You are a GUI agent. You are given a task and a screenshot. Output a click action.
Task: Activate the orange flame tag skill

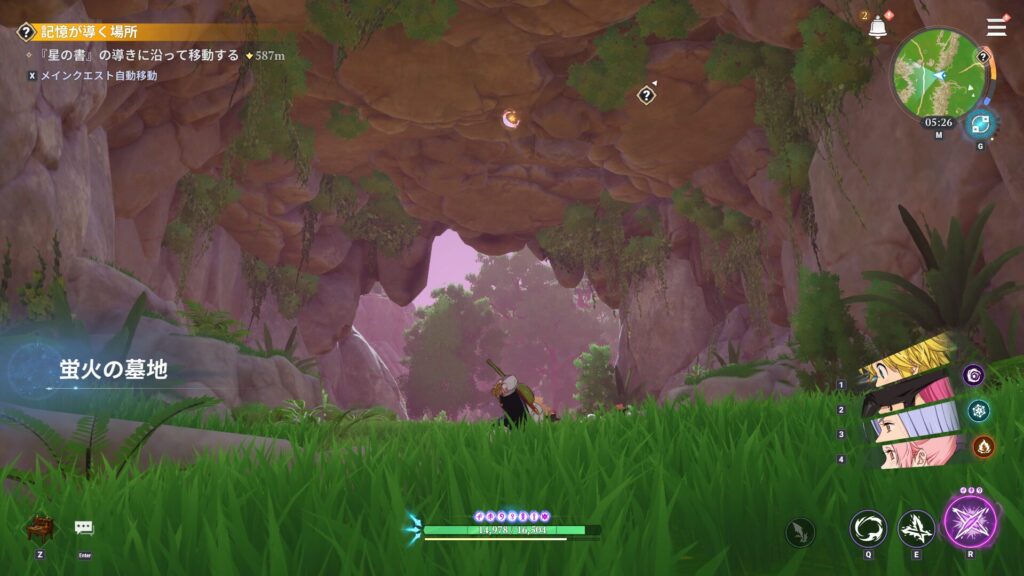[983, 446]
